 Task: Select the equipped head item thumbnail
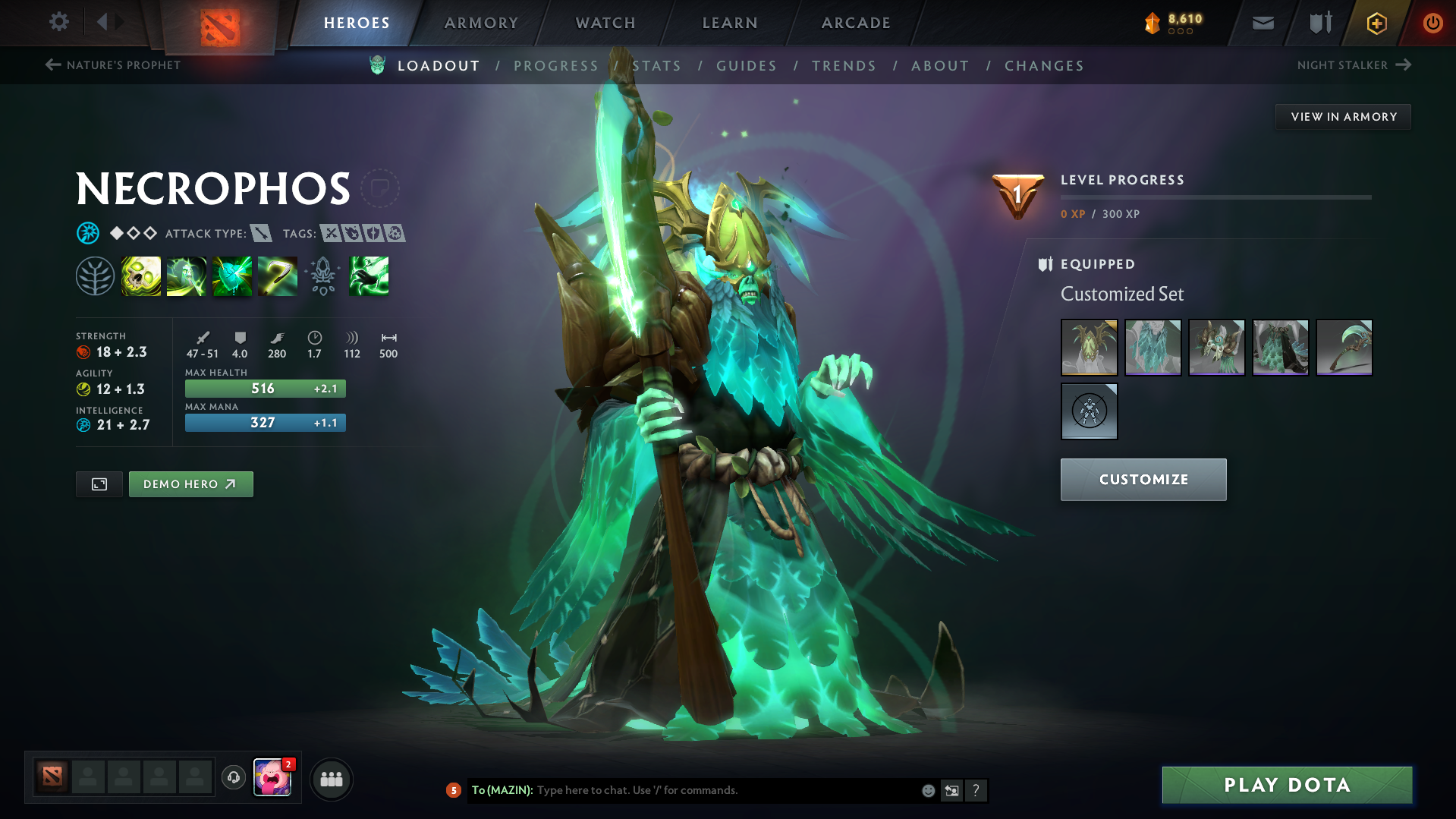(x=1089, y=348)
